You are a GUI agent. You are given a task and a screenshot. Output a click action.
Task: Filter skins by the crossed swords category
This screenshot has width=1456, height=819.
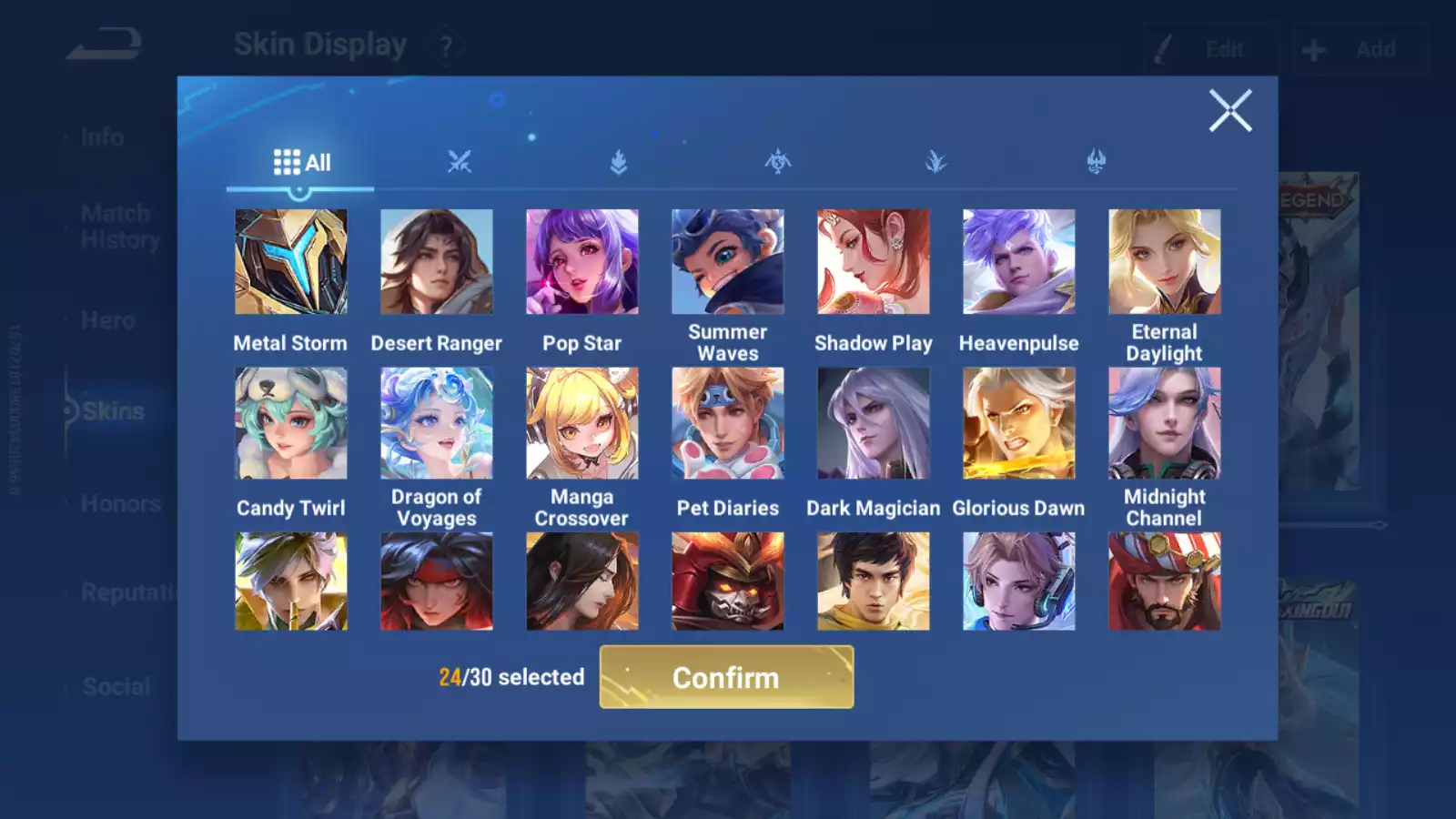[x=460, y=163]
